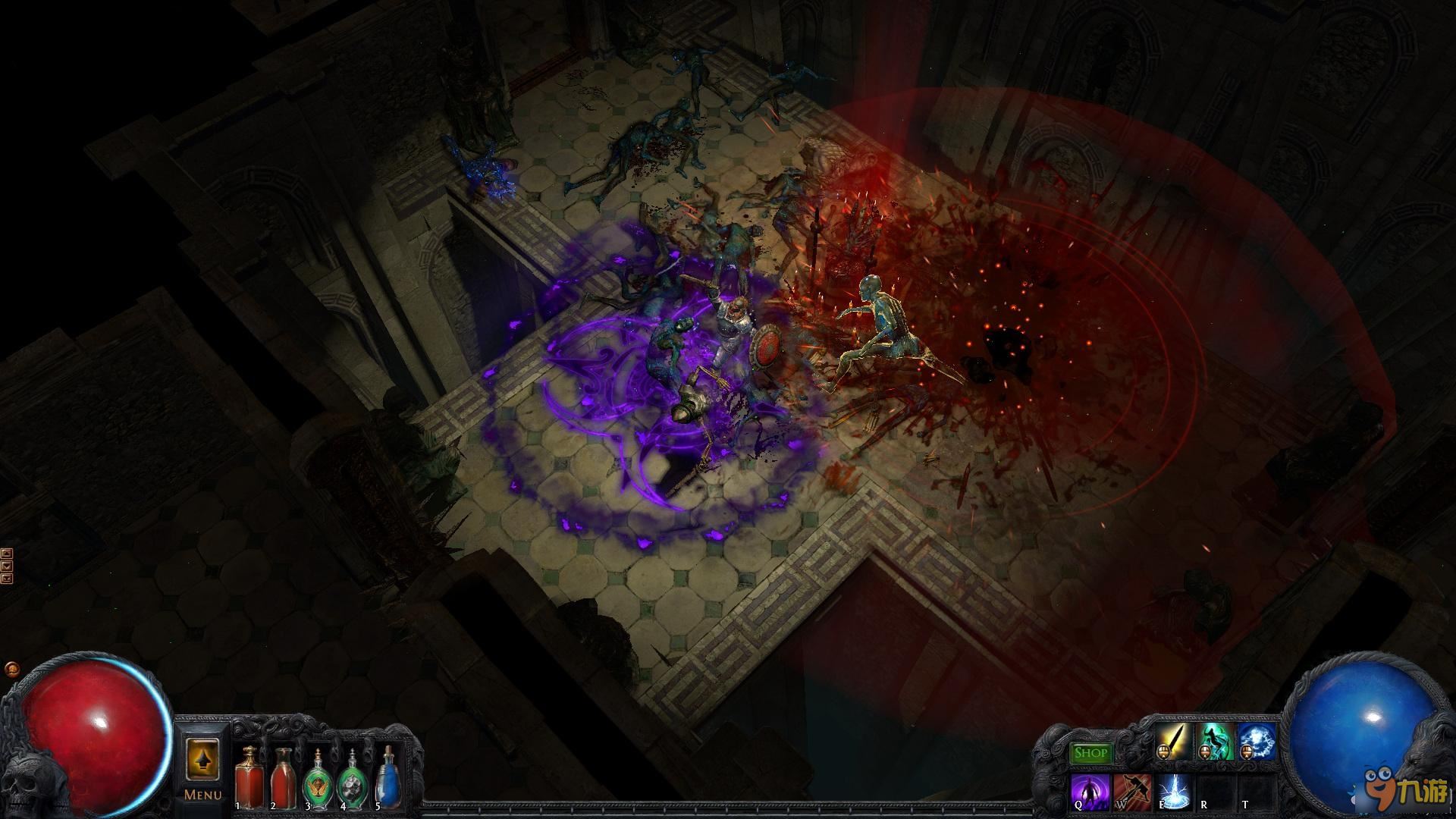1456x819 pixels.
Task: Click the chat scroll-down arrow button
Action: (7, 566)
